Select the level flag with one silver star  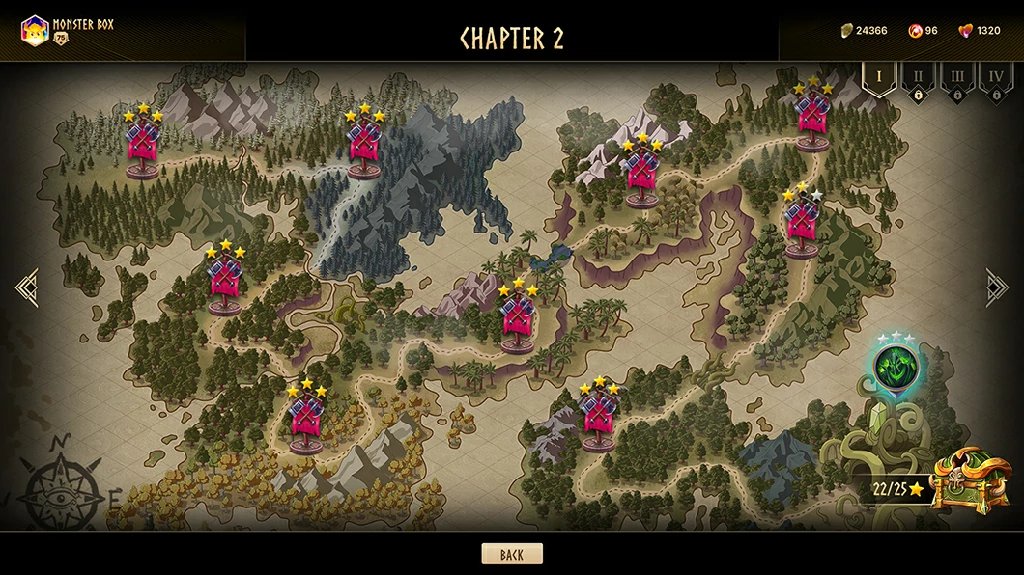[x=802, y=224]
